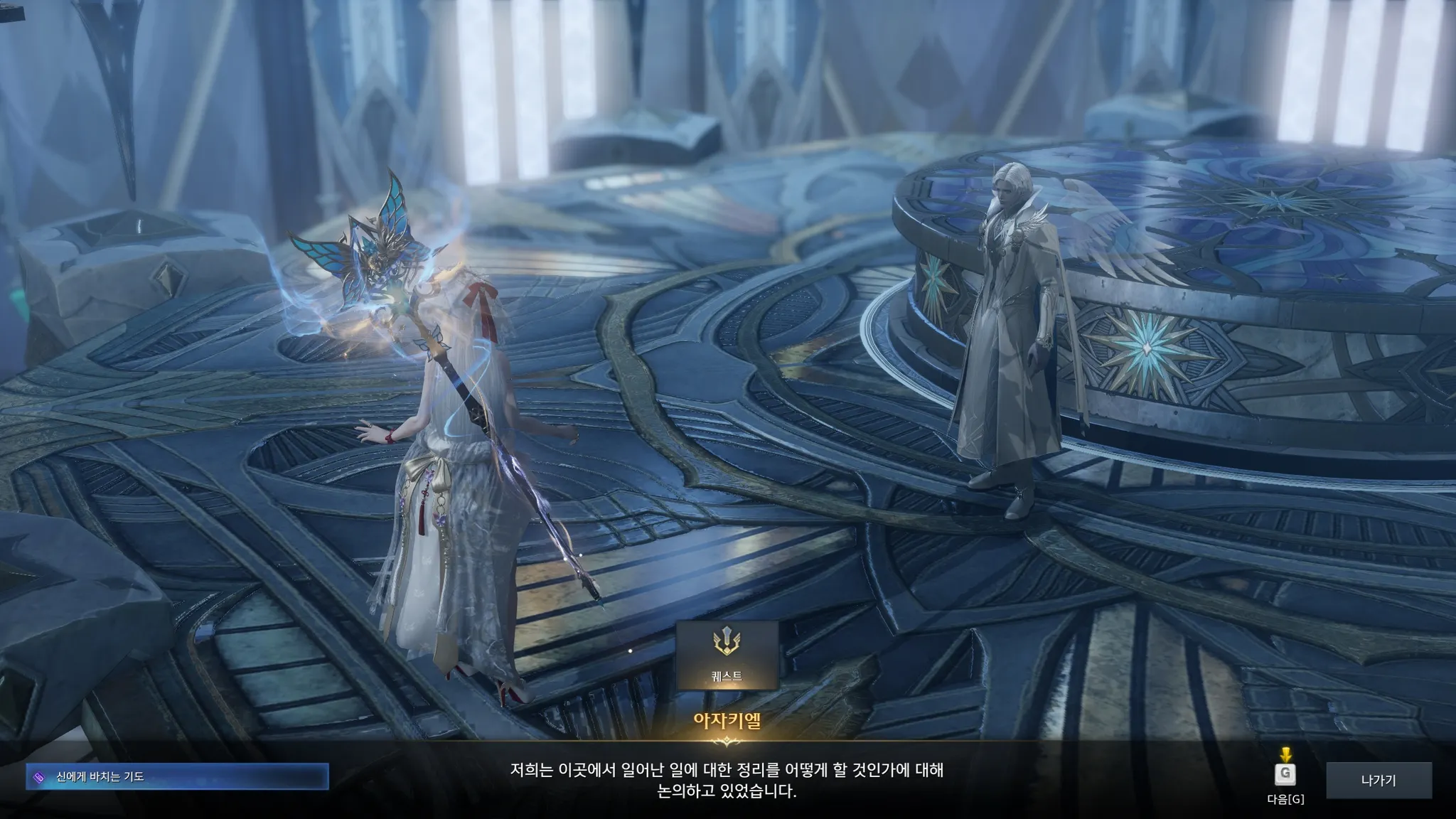Select the 신에게 바치는 기도 quest tracker
This screenshot has width=1456, height=819.
click(177, 777)
